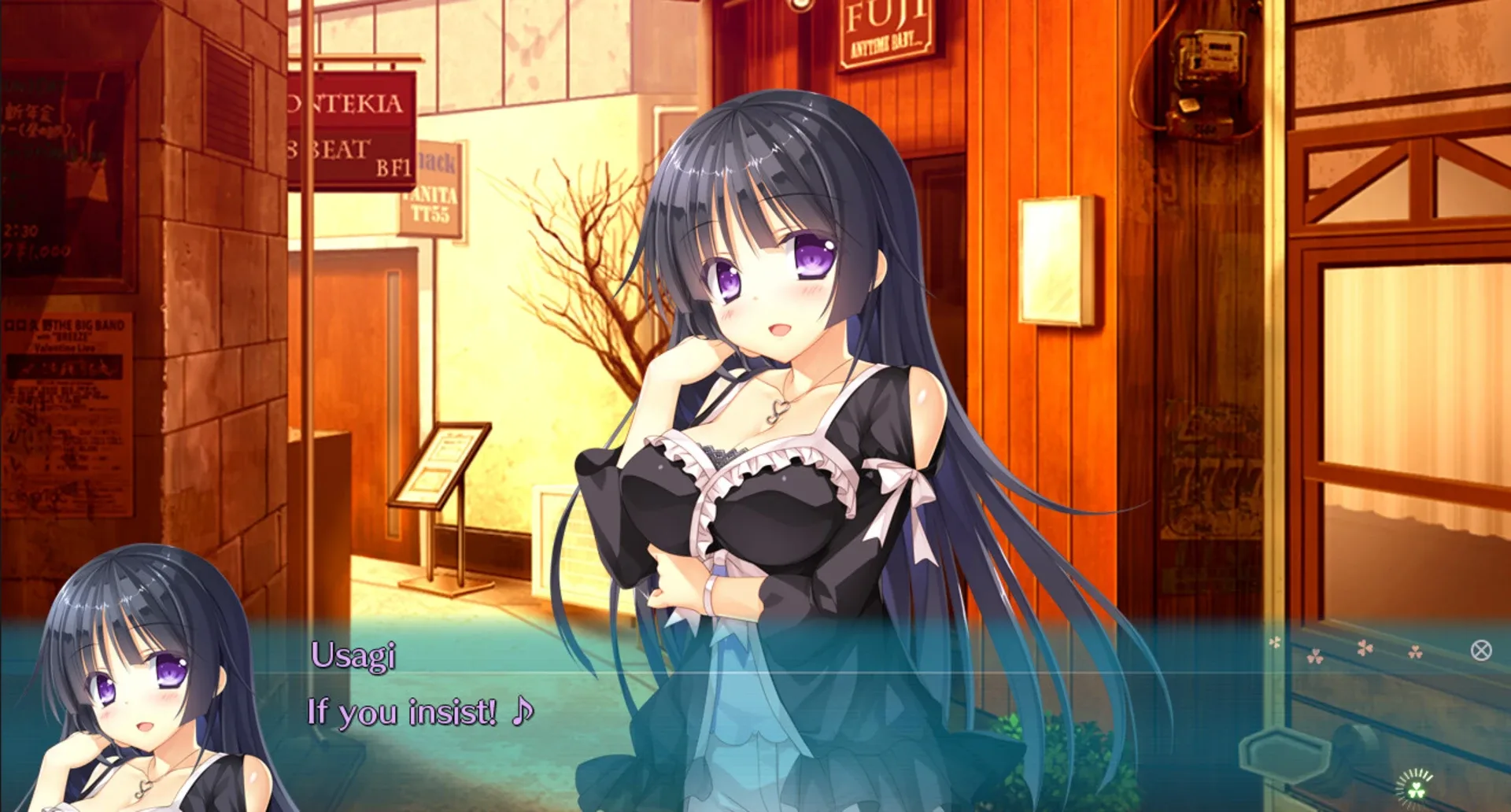
Task: Toggle skip mode via rightmost clover icon
Action: (1416, 652)
